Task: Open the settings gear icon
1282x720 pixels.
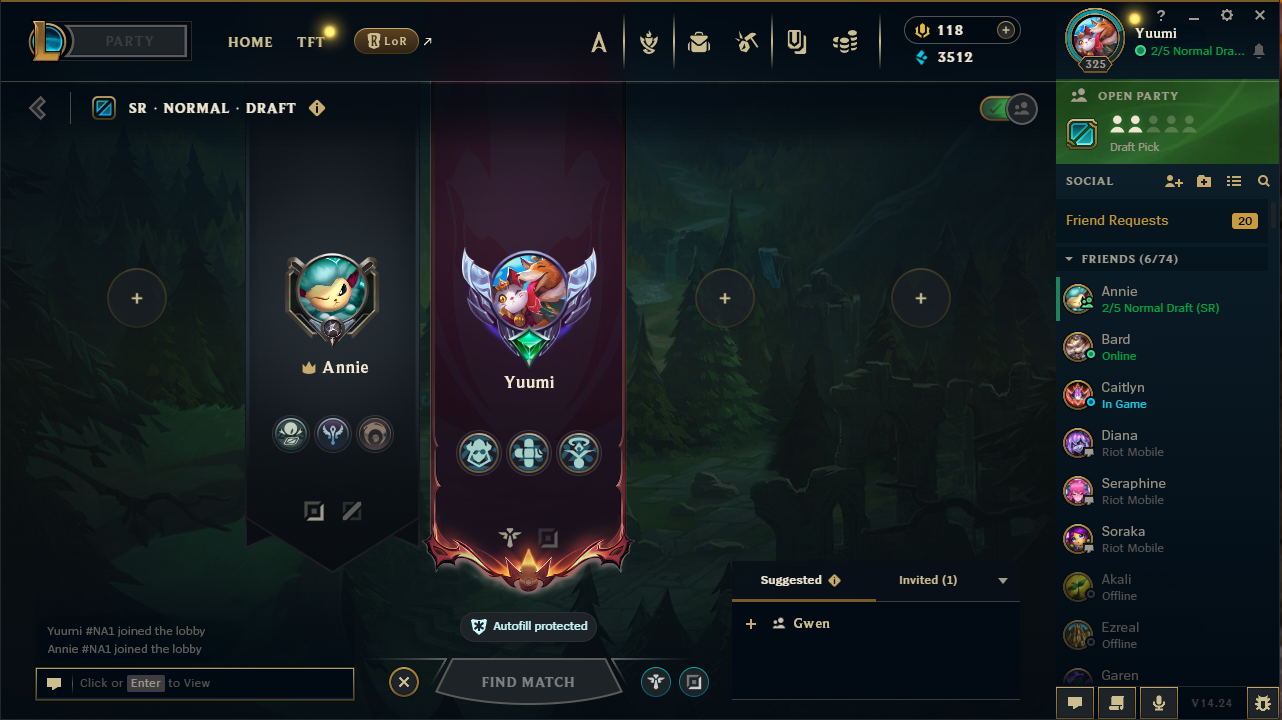Action: (1227, 16)
